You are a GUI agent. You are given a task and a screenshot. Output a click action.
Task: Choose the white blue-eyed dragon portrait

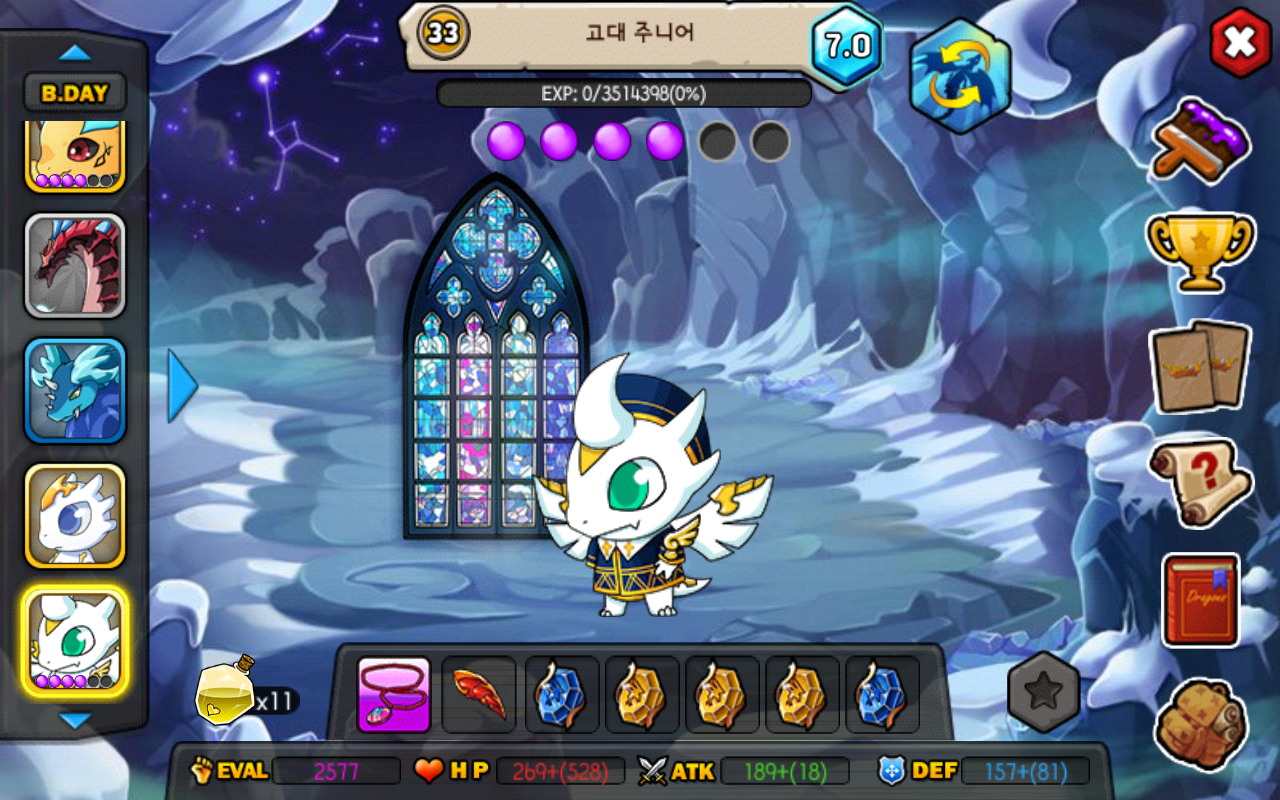tap(75, 515)
